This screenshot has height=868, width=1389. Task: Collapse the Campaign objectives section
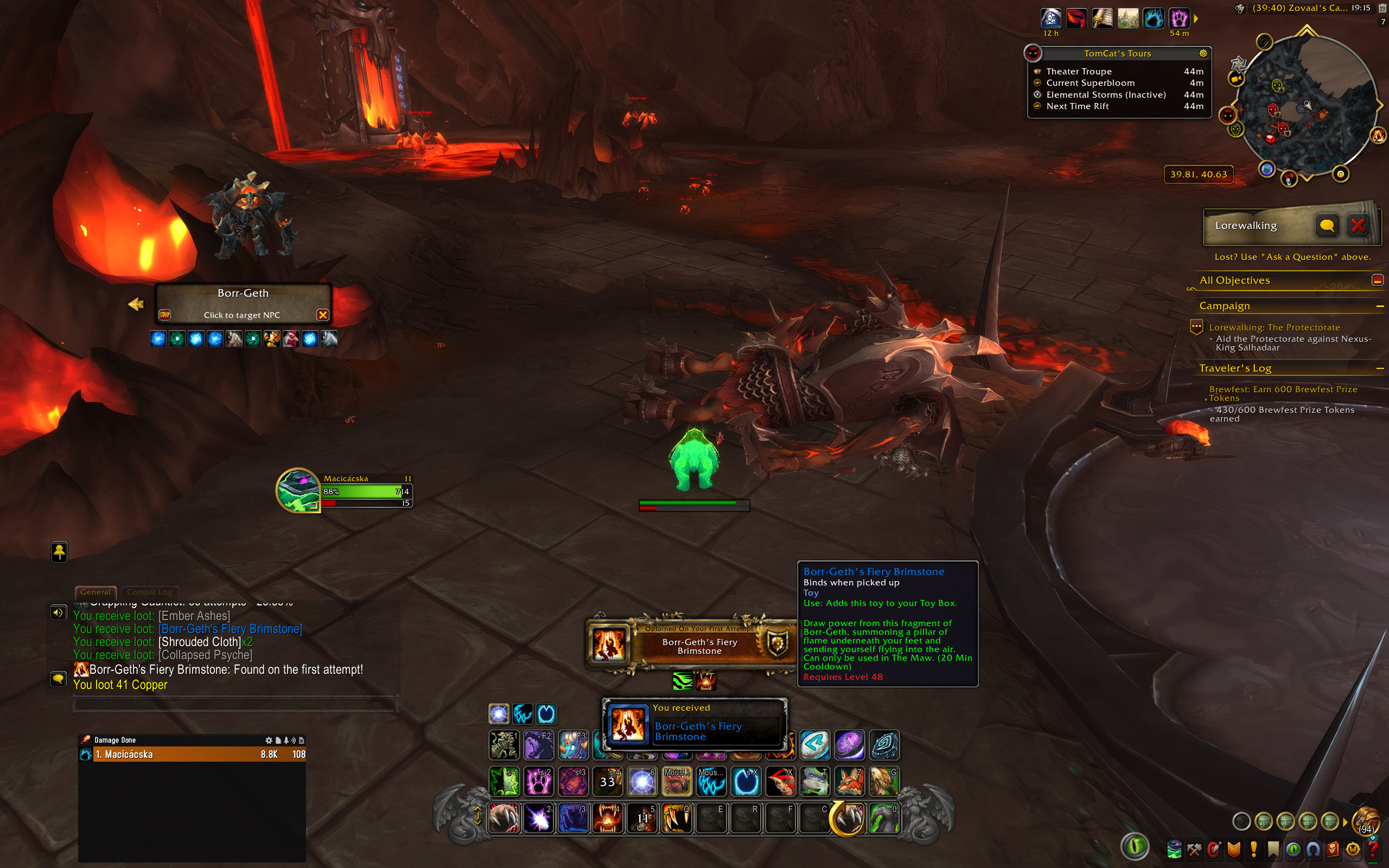point(1379,307)
